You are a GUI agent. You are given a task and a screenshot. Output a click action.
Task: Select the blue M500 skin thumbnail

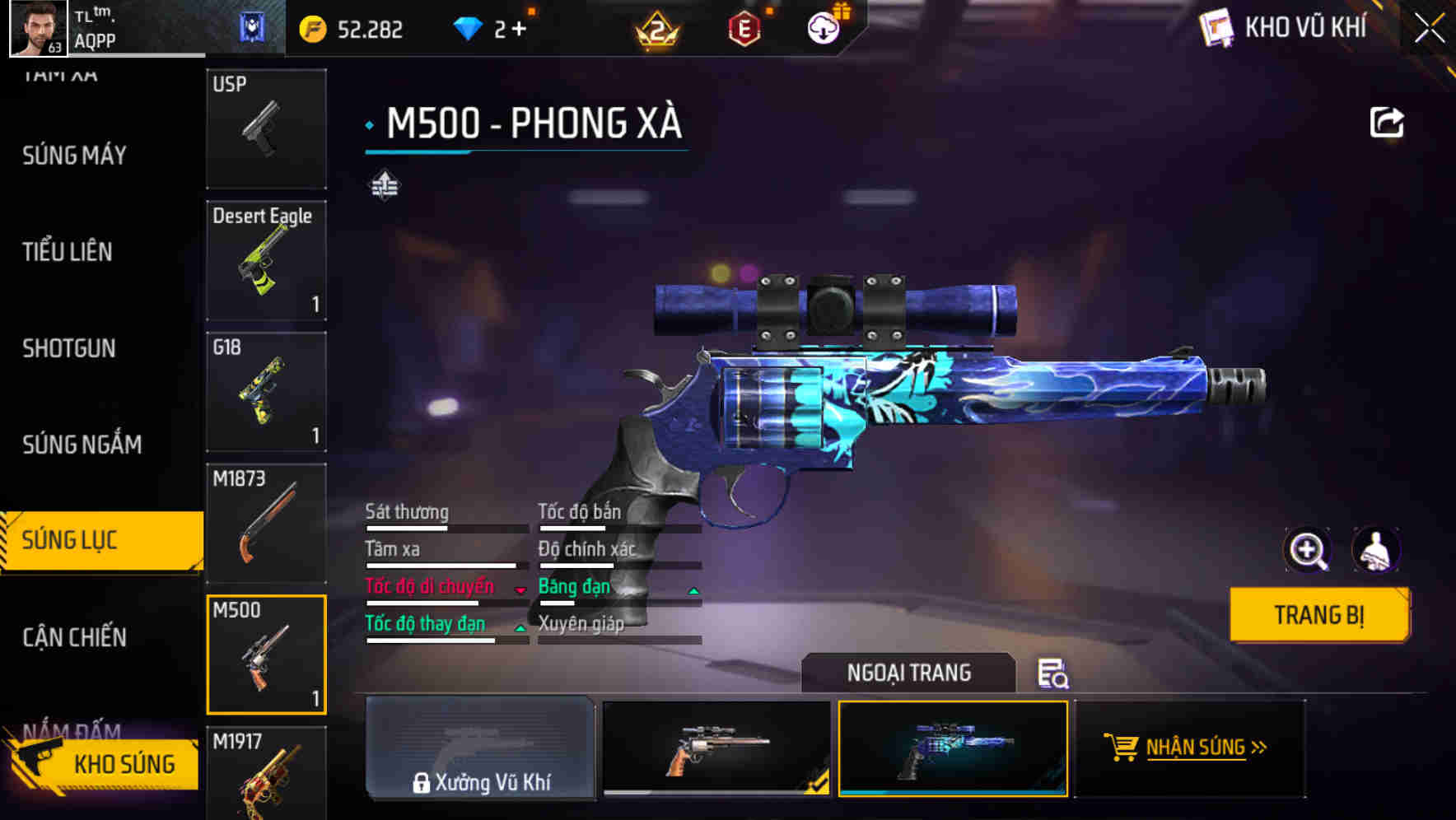point(952,750)
